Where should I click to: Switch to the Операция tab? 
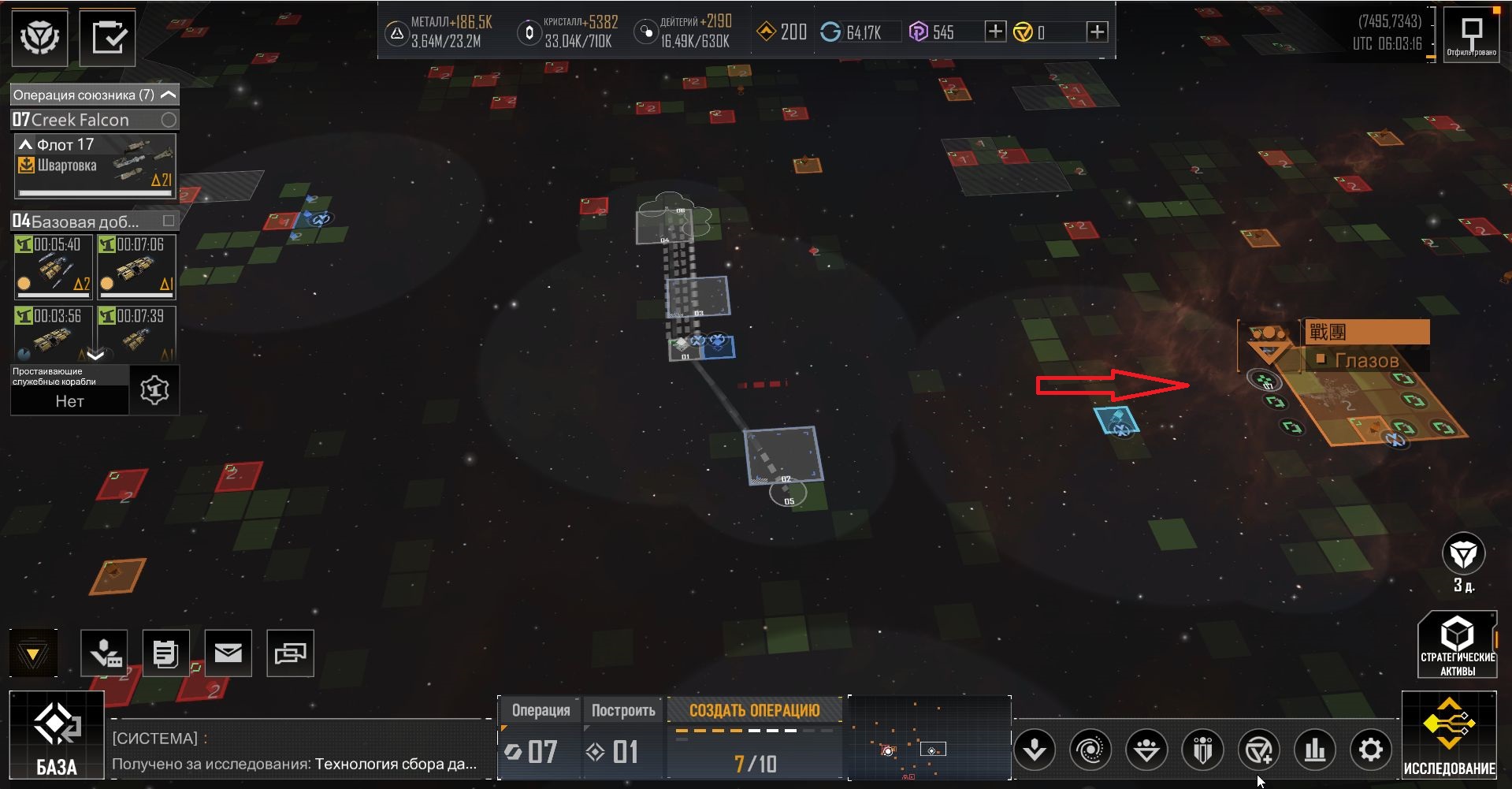coord(541,710)
